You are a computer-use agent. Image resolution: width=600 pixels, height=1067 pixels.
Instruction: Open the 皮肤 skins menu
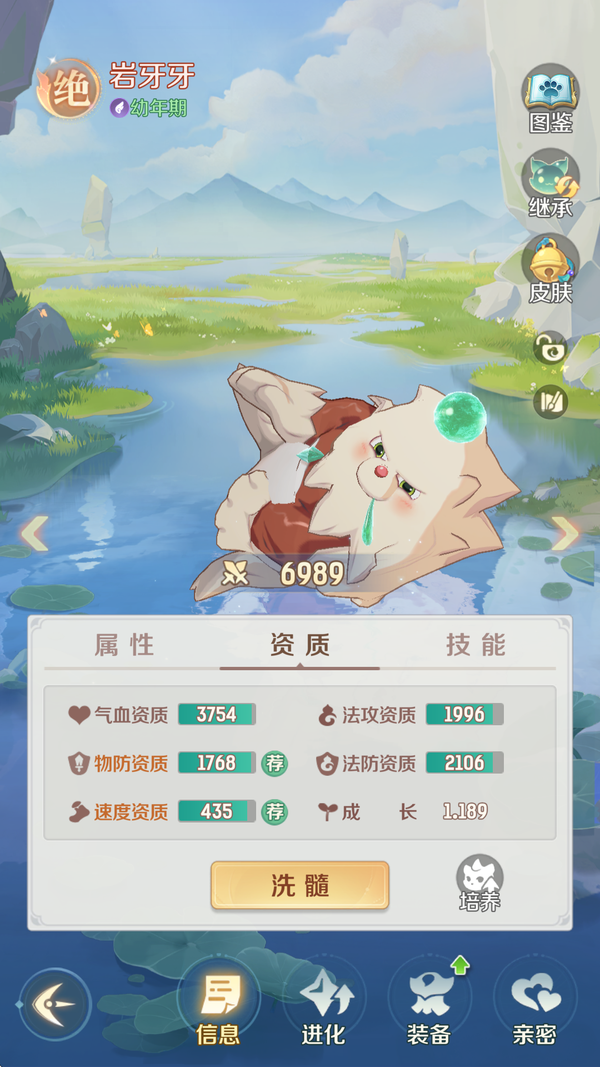(550, 268)
